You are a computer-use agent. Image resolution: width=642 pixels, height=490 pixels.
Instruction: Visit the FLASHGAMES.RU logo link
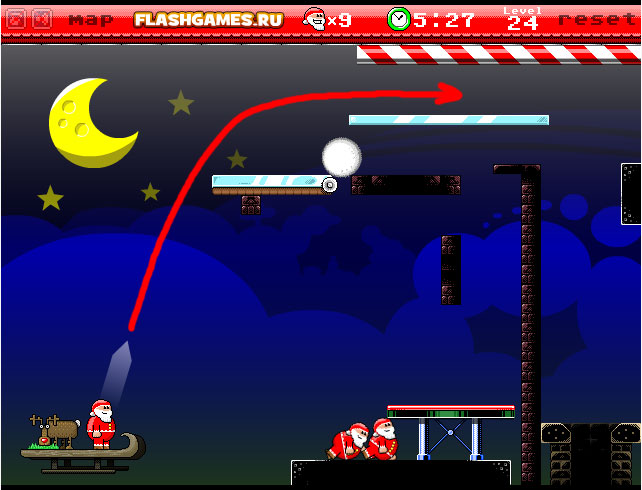208,19
